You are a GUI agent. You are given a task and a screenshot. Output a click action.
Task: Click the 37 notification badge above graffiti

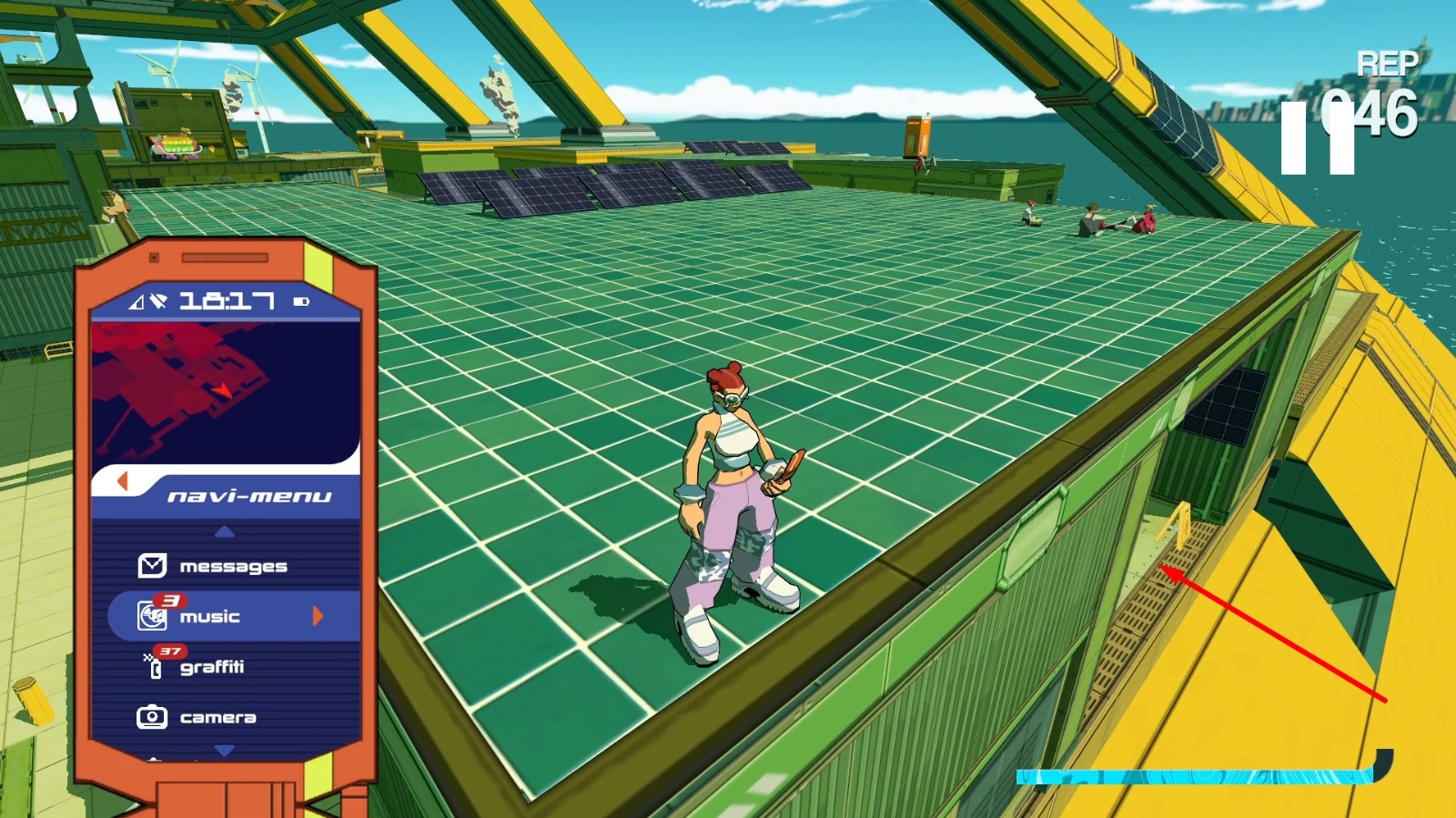coord(173,652)
